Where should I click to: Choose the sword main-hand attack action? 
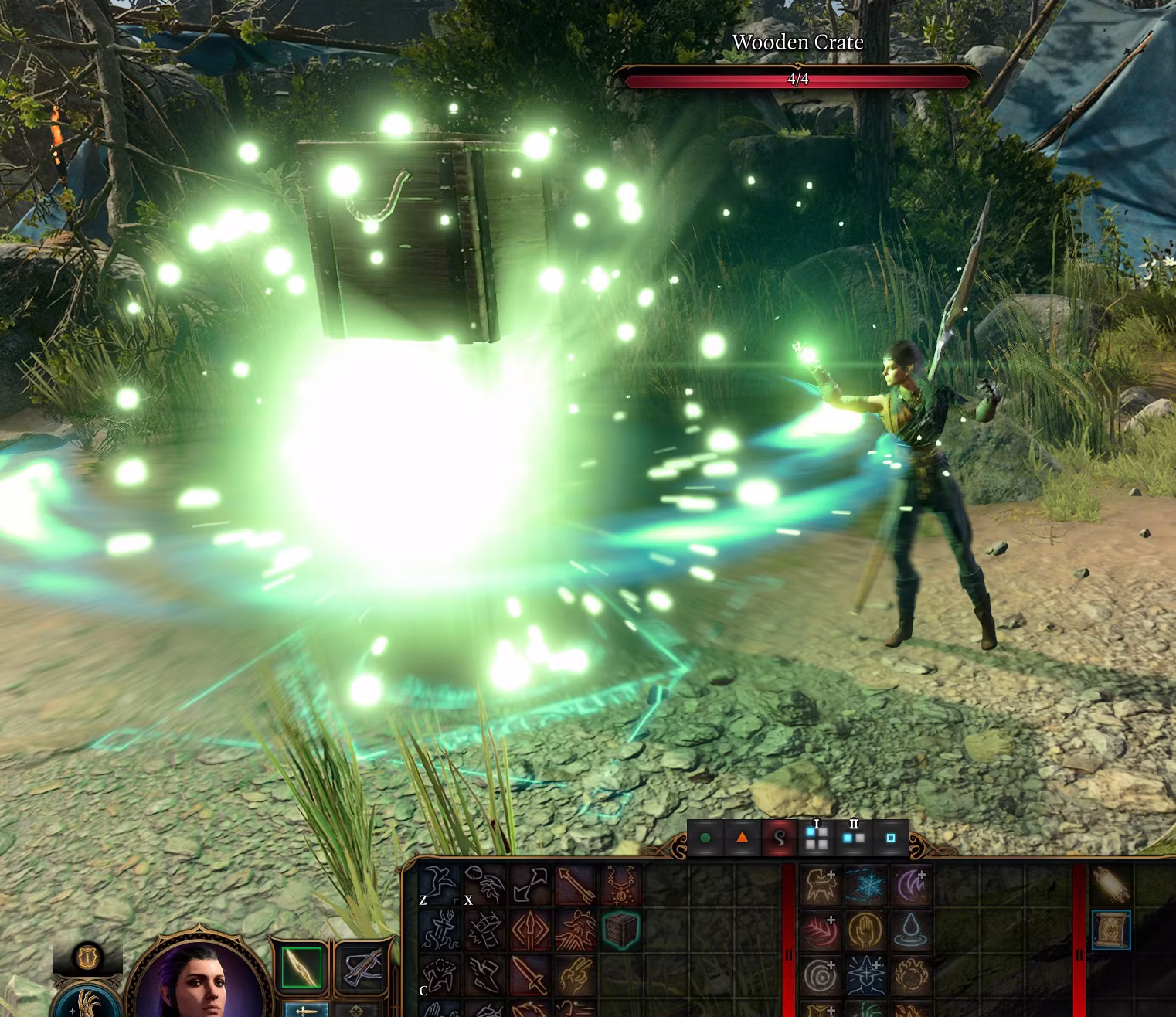click(530, 974)
